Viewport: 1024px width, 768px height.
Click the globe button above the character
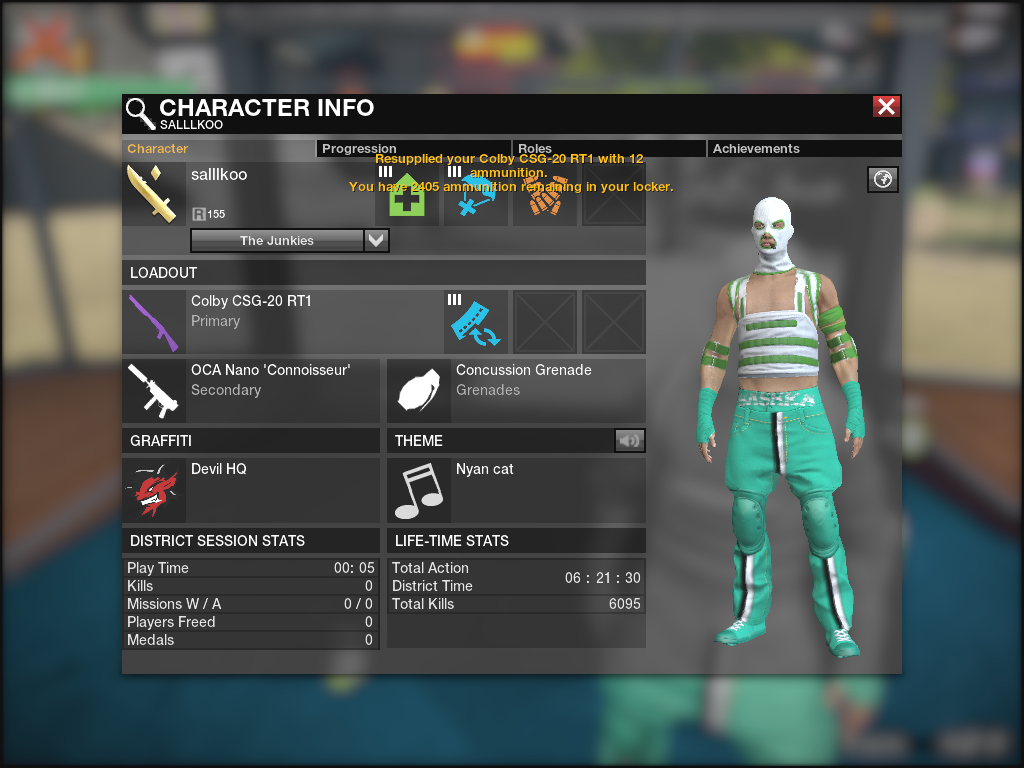[883, 179]
